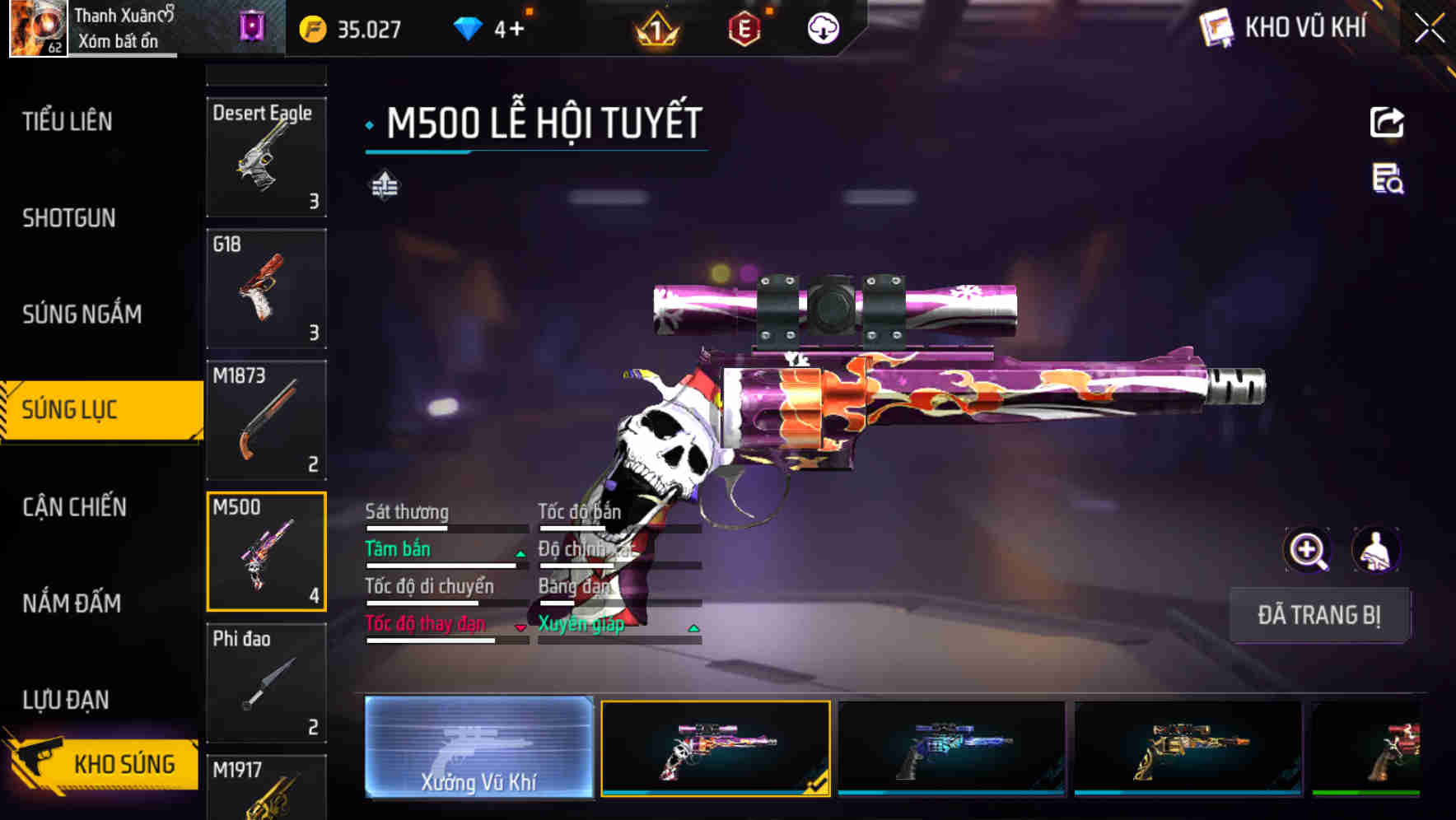
Task: Open the share icon next to M500 title
Action: point(1387,122)
